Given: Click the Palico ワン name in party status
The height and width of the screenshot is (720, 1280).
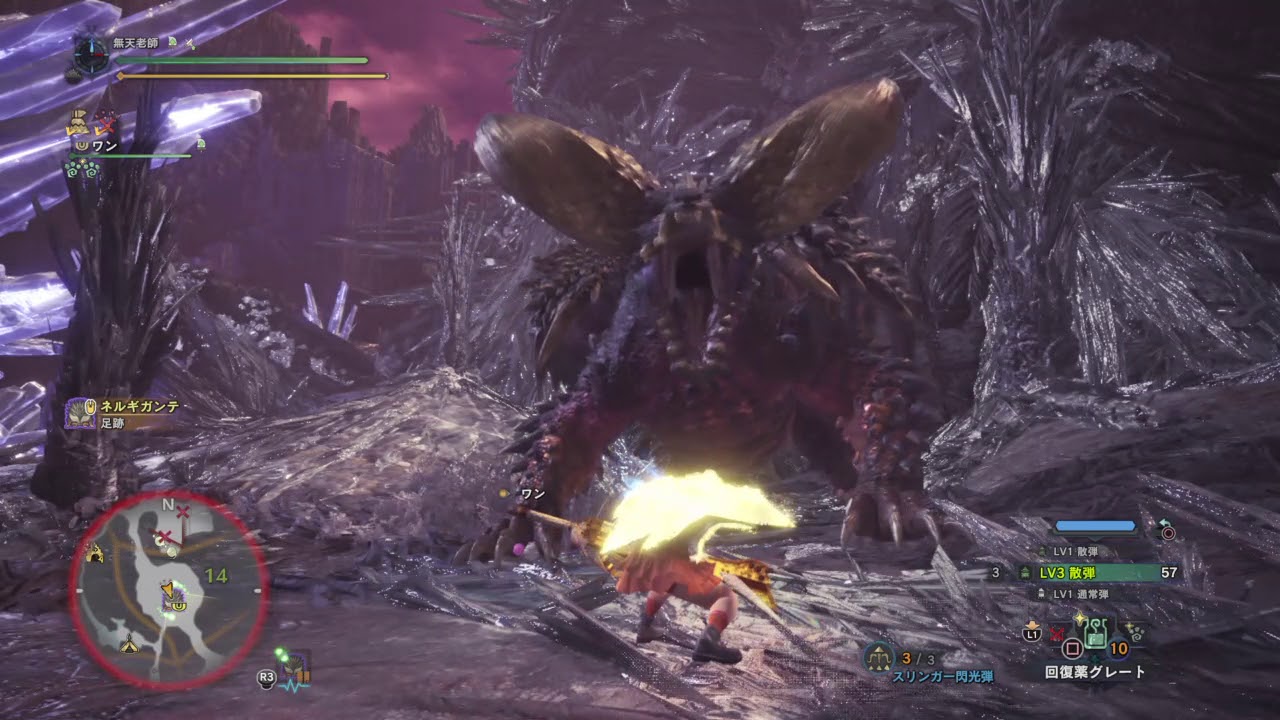Looking at the screenshot, I should [105, 146].
